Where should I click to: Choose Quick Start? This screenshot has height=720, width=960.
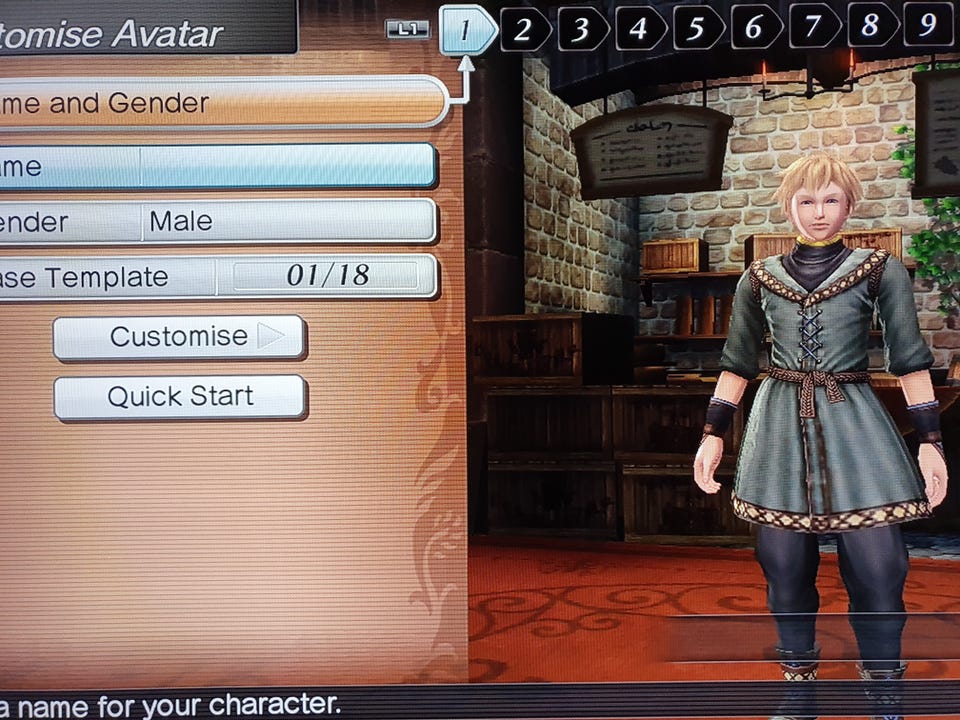(x=180, y=397)
